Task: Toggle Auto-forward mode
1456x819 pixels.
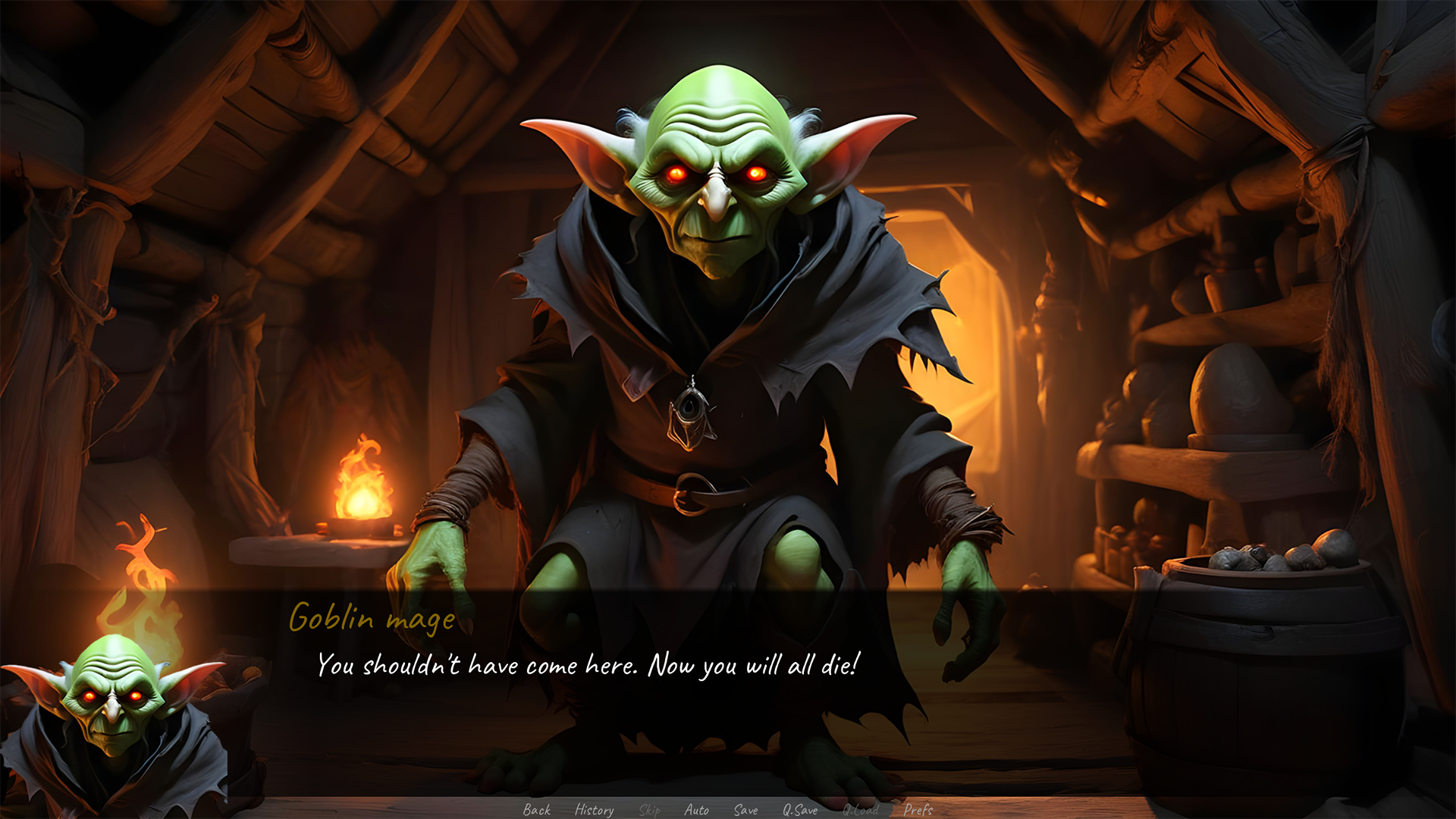Action: [697, 811]
